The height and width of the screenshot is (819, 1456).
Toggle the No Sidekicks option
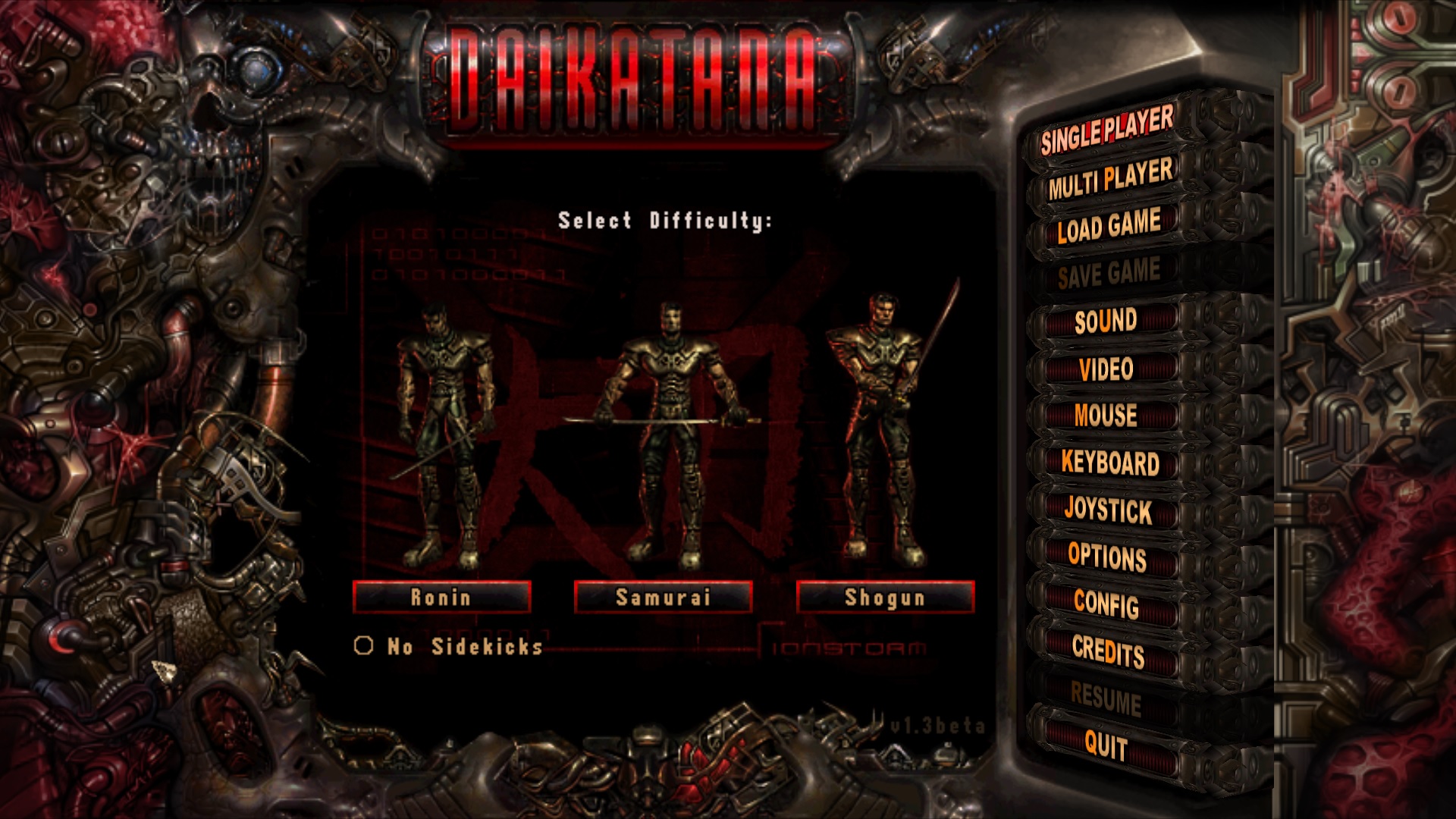coord(364,646)
